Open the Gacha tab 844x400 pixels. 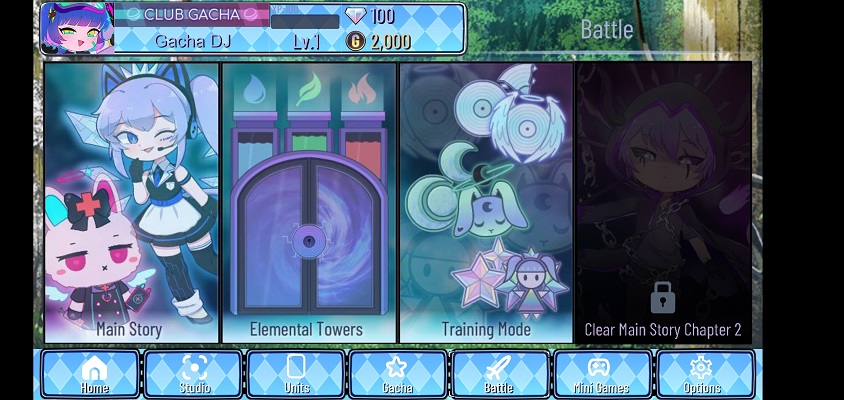click(x=397, y=374)
